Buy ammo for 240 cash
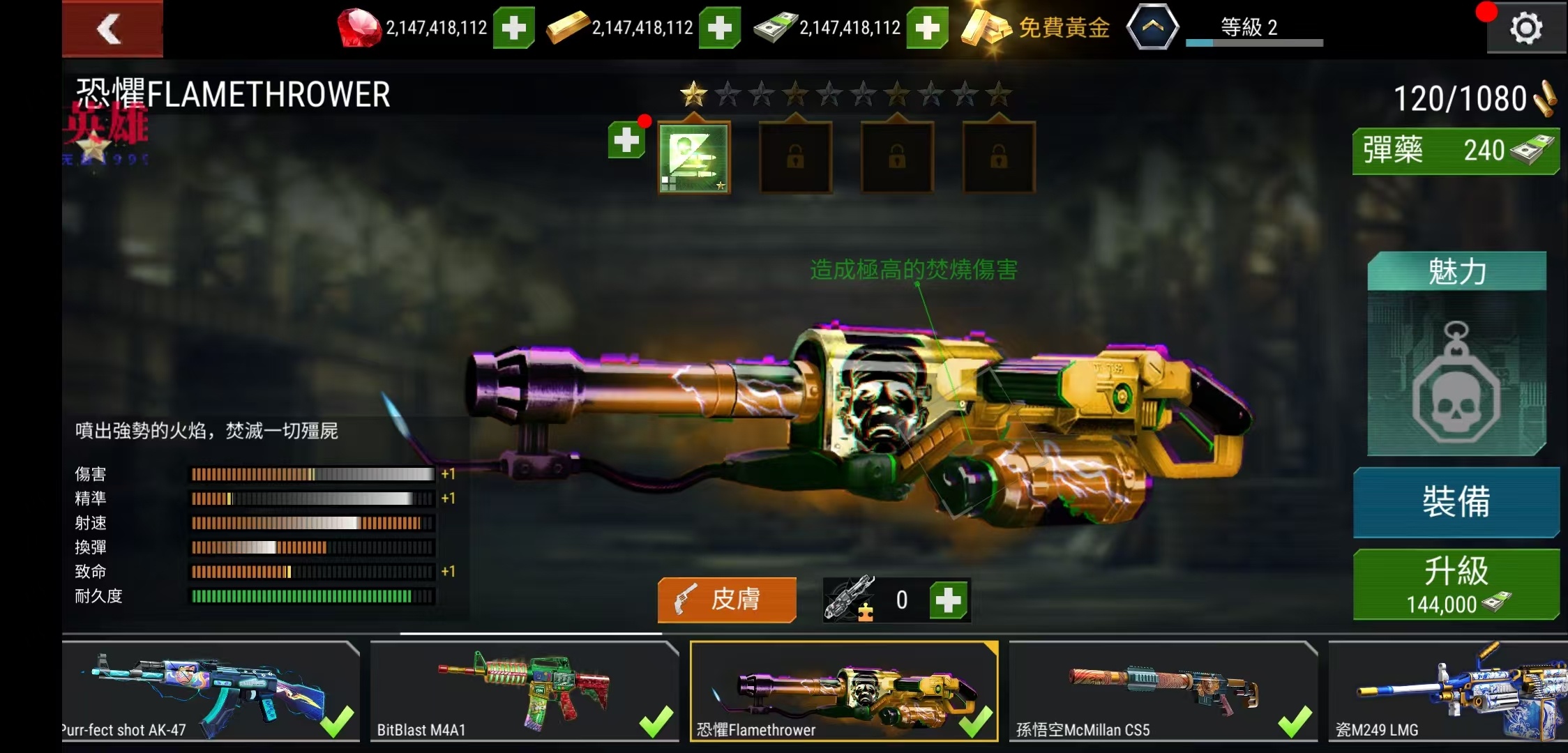1568x753 pixels. point(1455,151)
